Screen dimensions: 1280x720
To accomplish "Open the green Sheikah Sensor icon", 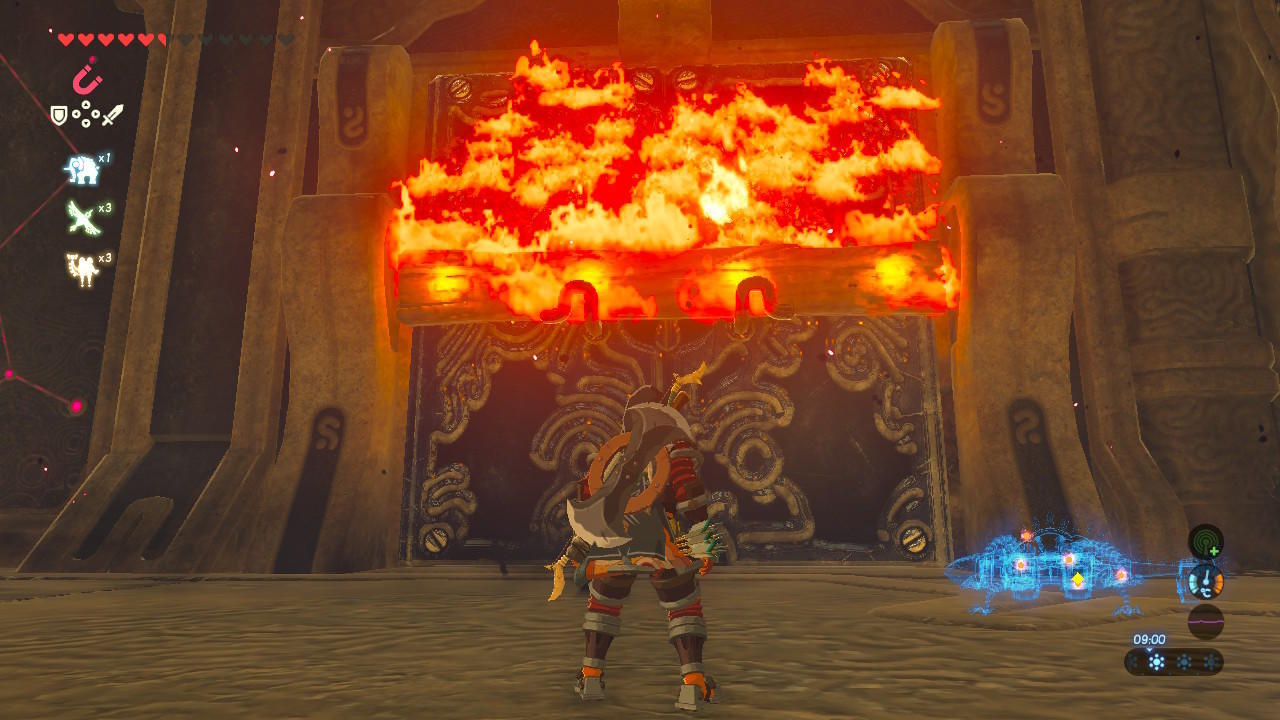I will (1205, 541).
